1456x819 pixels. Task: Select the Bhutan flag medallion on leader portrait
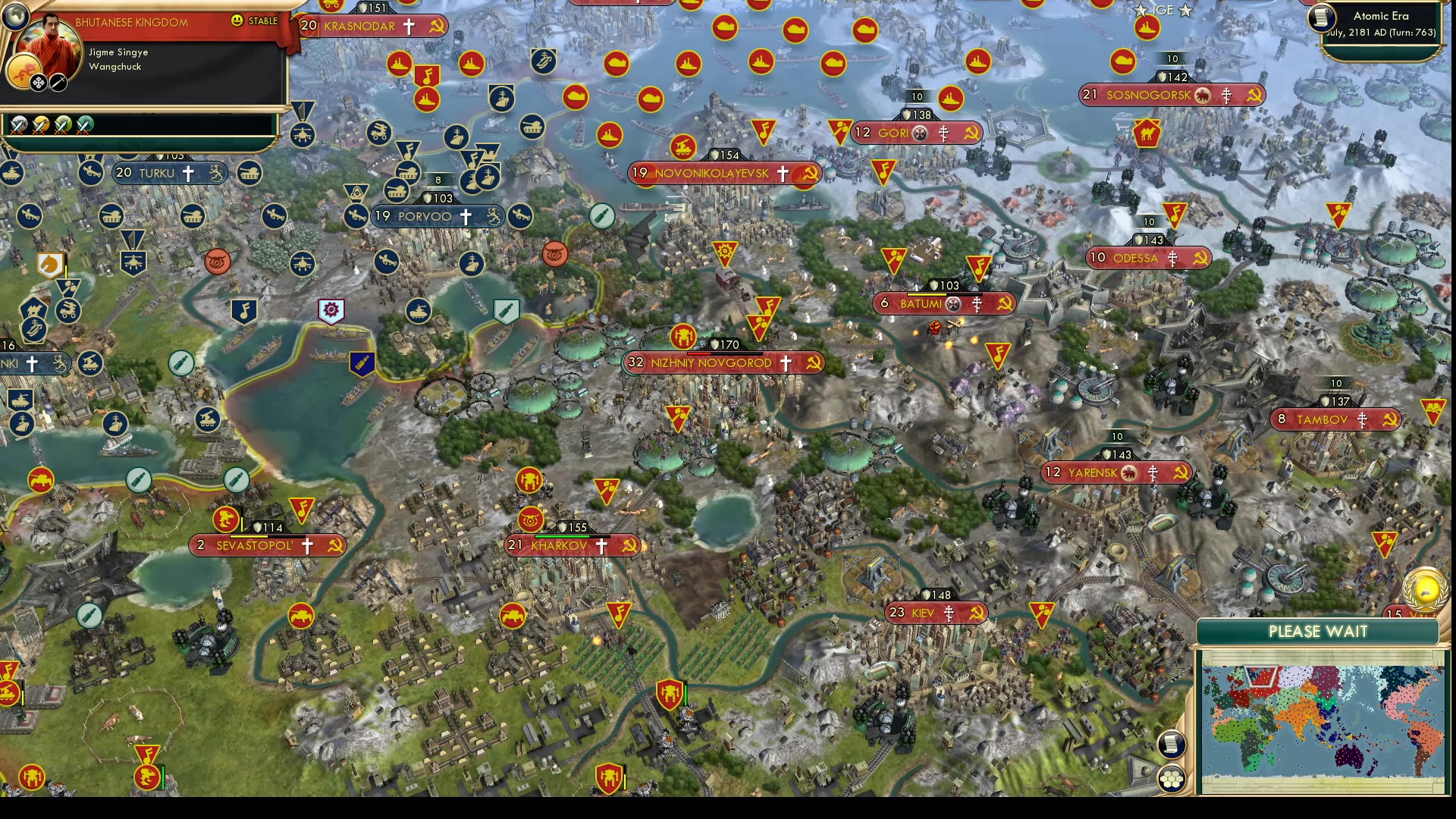coord(24,73)
